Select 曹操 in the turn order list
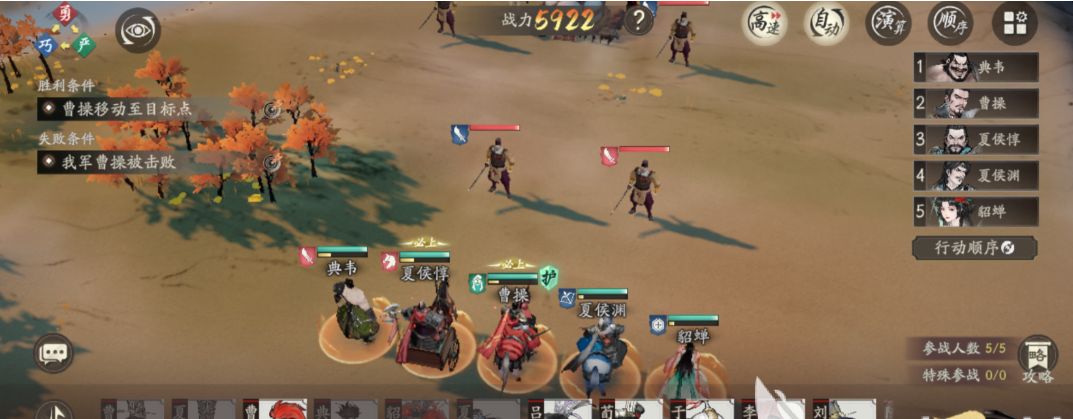This screenshot has height=419, width=1073. (x=977, y=103)
